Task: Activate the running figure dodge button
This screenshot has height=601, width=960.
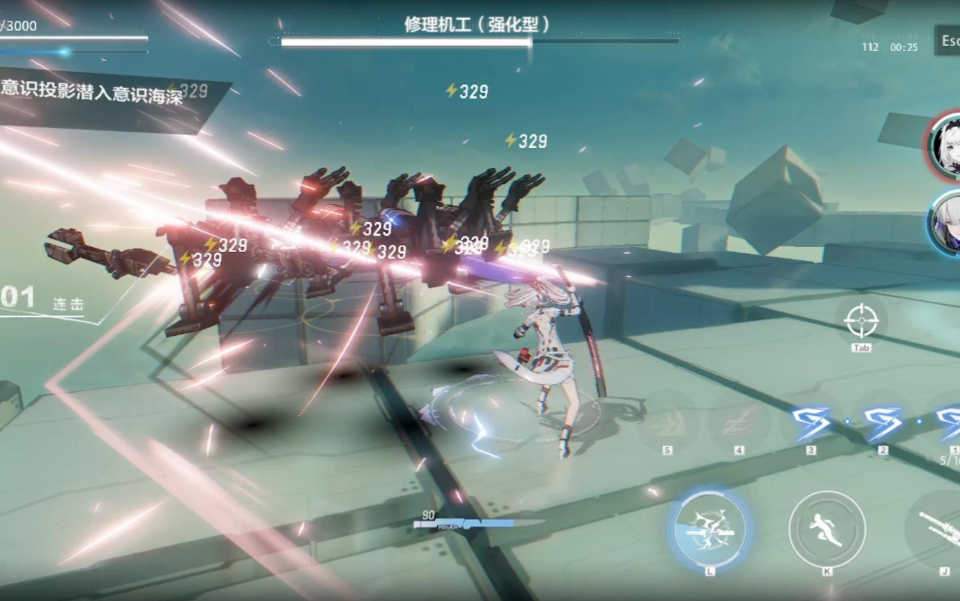Action: (x=826, y=530)
